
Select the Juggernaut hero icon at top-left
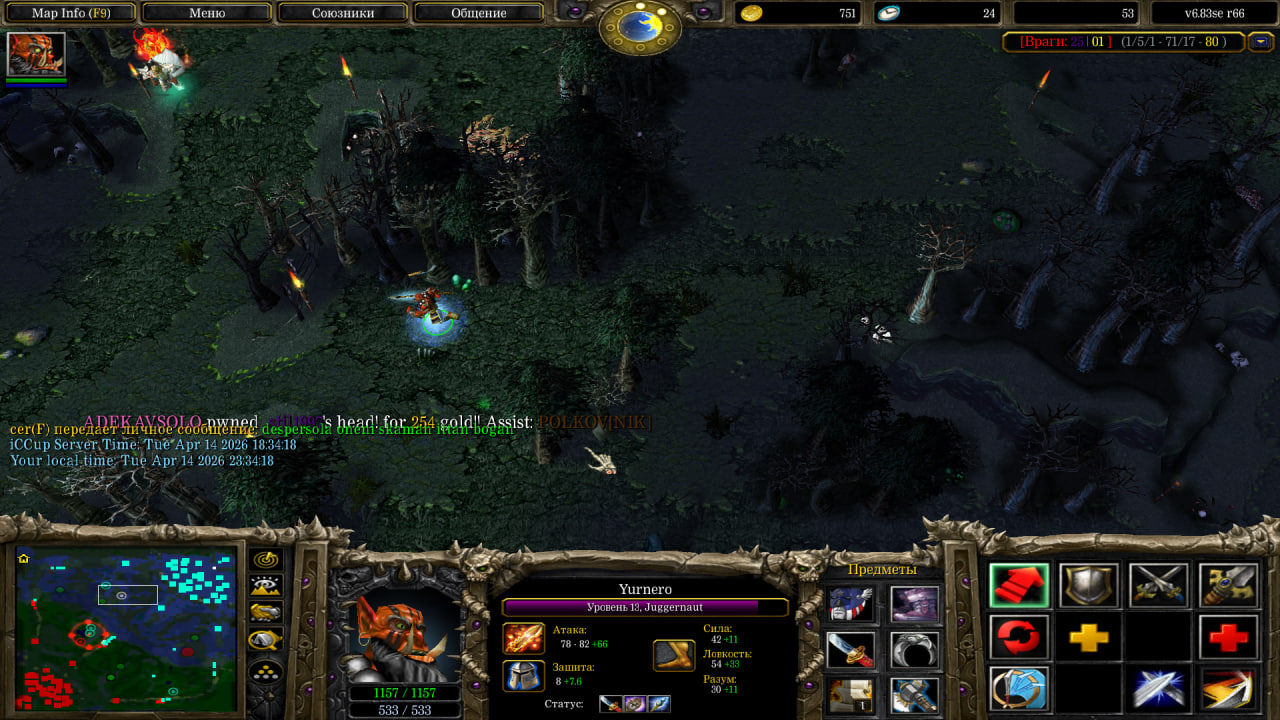pyautogui.click(x=36, y=54)
